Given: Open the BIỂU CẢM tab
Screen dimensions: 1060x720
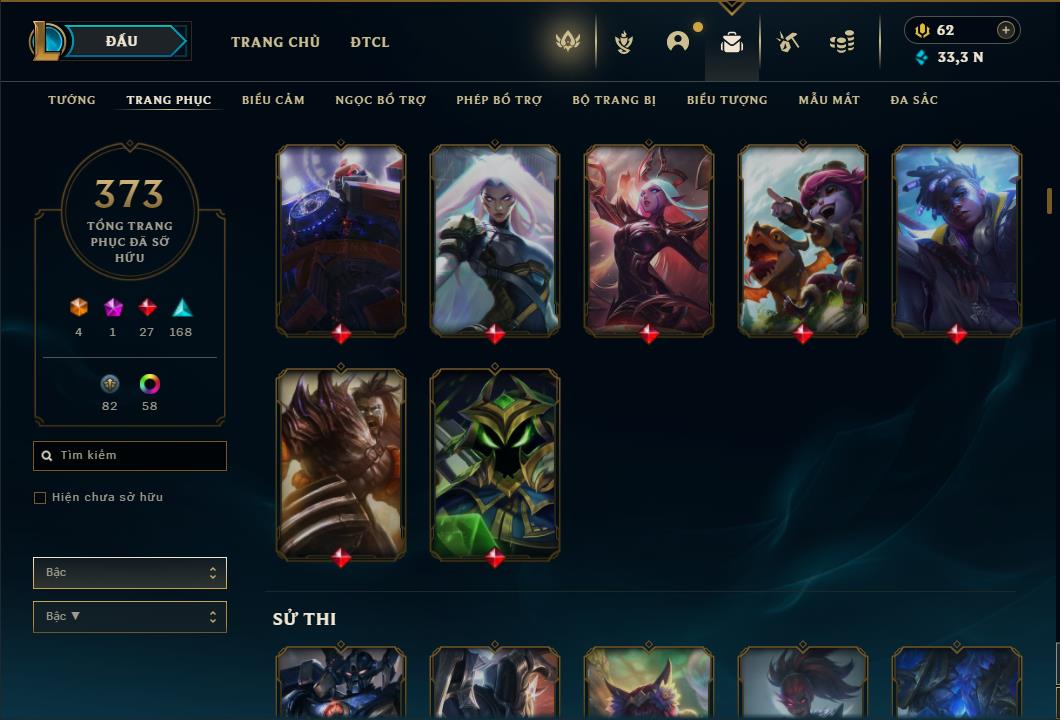Looking at the screenshot, I should [x=273, y=100].
